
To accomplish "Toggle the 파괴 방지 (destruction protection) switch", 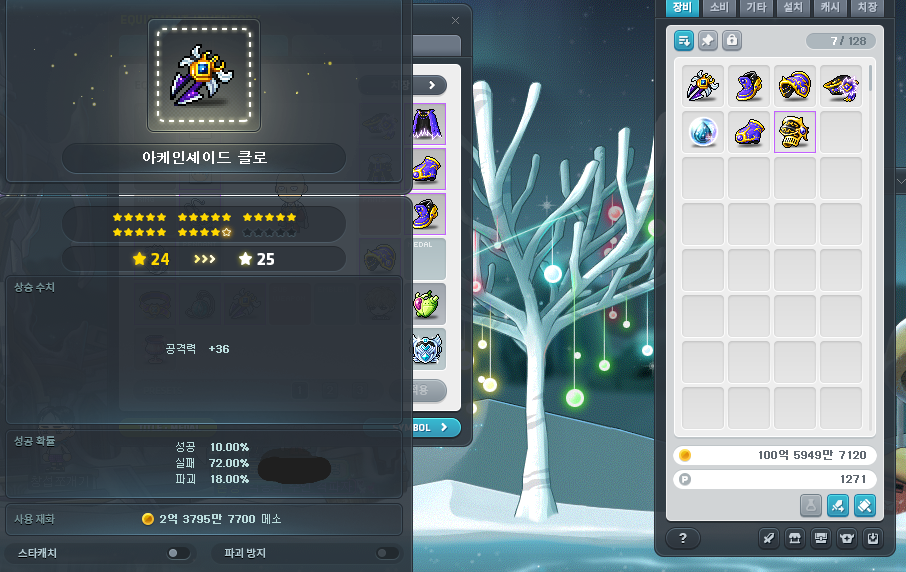I will pyautogui.click(x=386, y=553).
